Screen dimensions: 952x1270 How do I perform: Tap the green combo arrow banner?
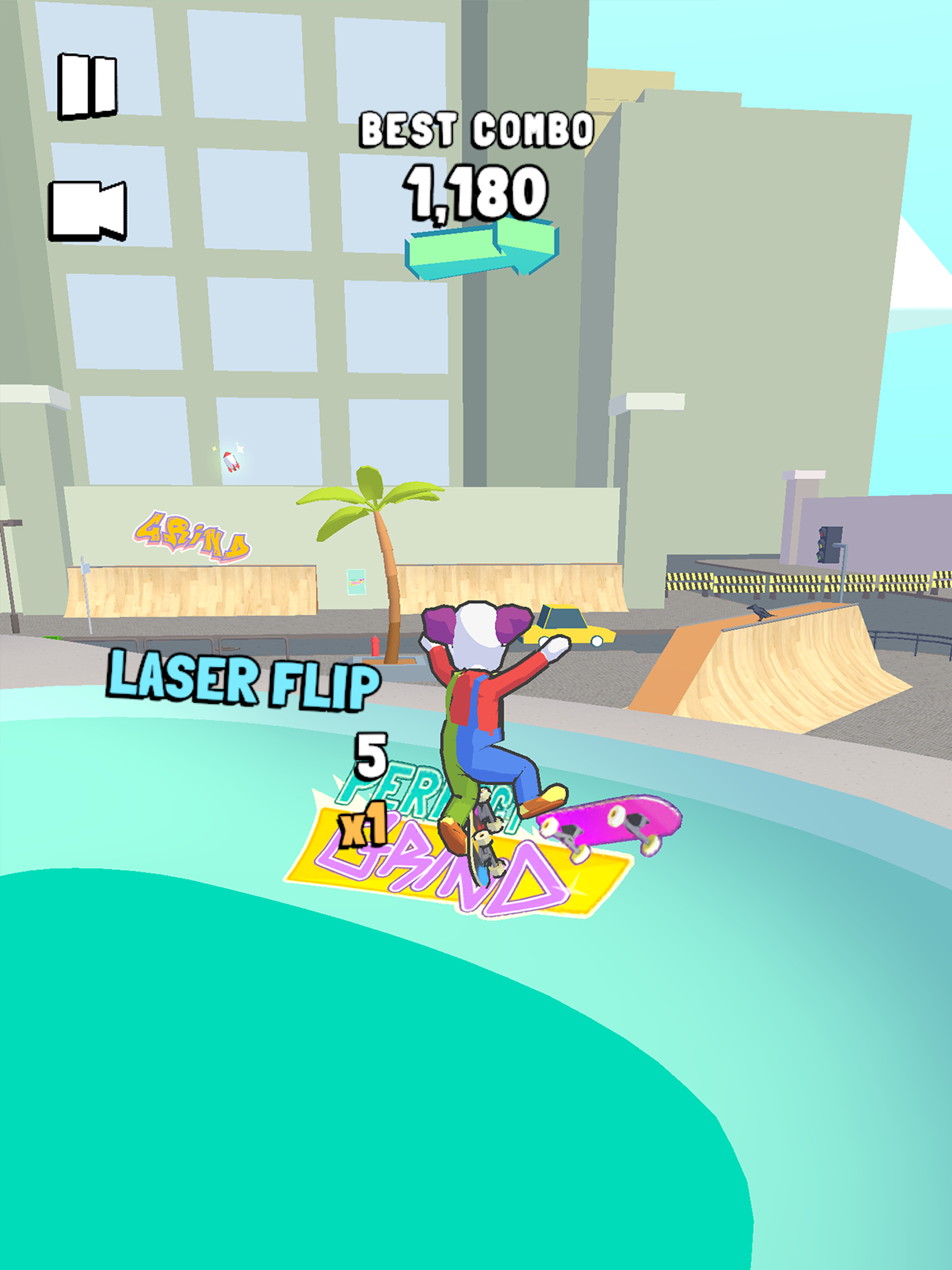(x=483, y=252)
